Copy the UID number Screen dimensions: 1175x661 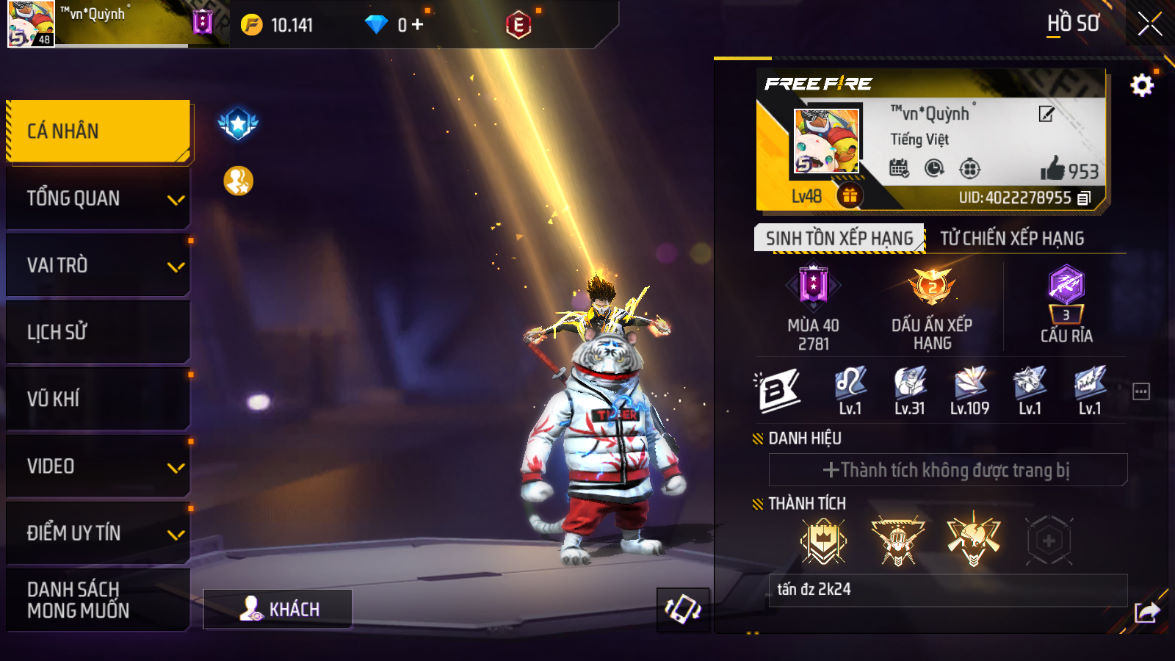pos(1084,198)
